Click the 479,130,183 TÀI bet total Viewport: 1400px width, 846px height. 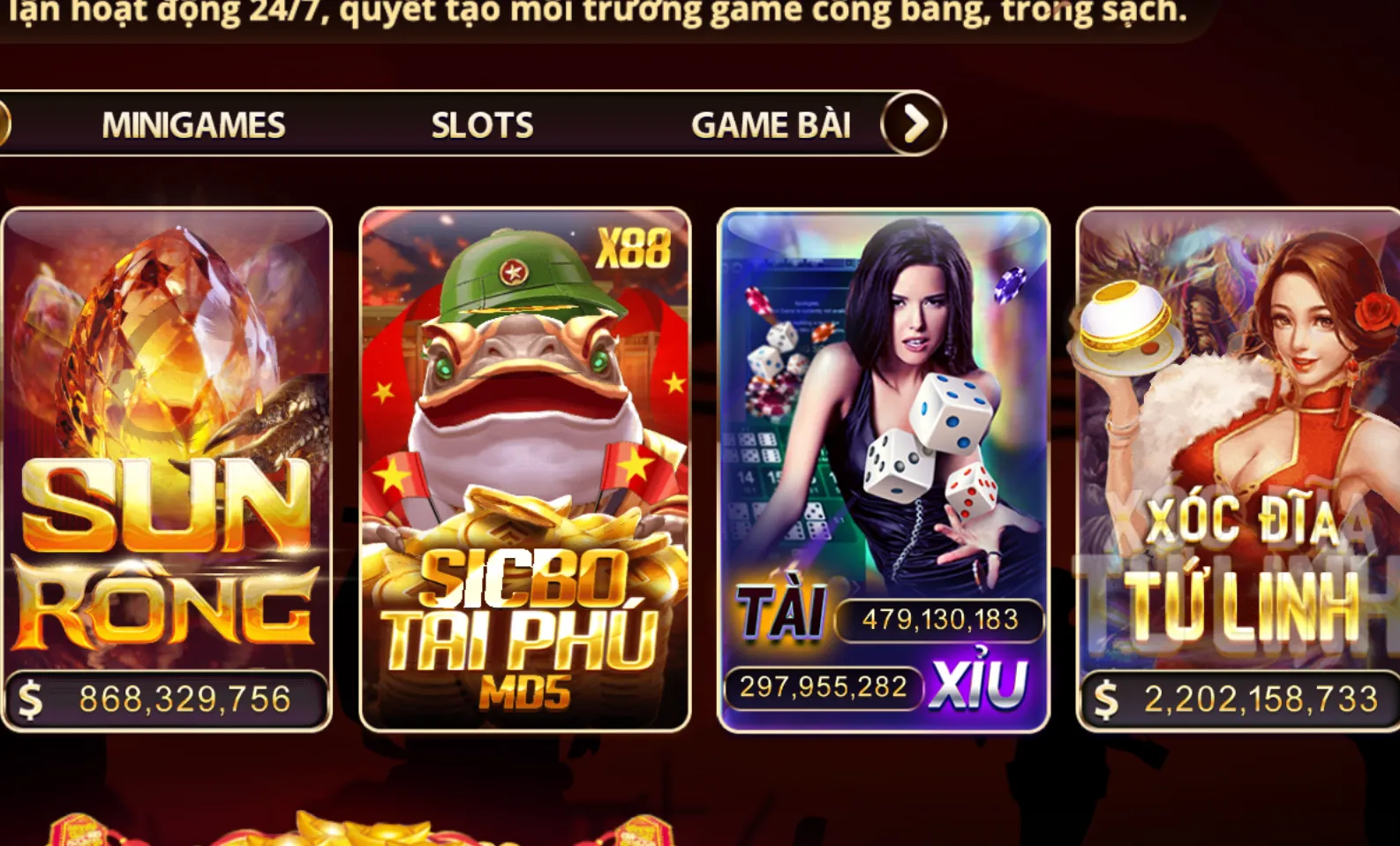click(937, 620)
